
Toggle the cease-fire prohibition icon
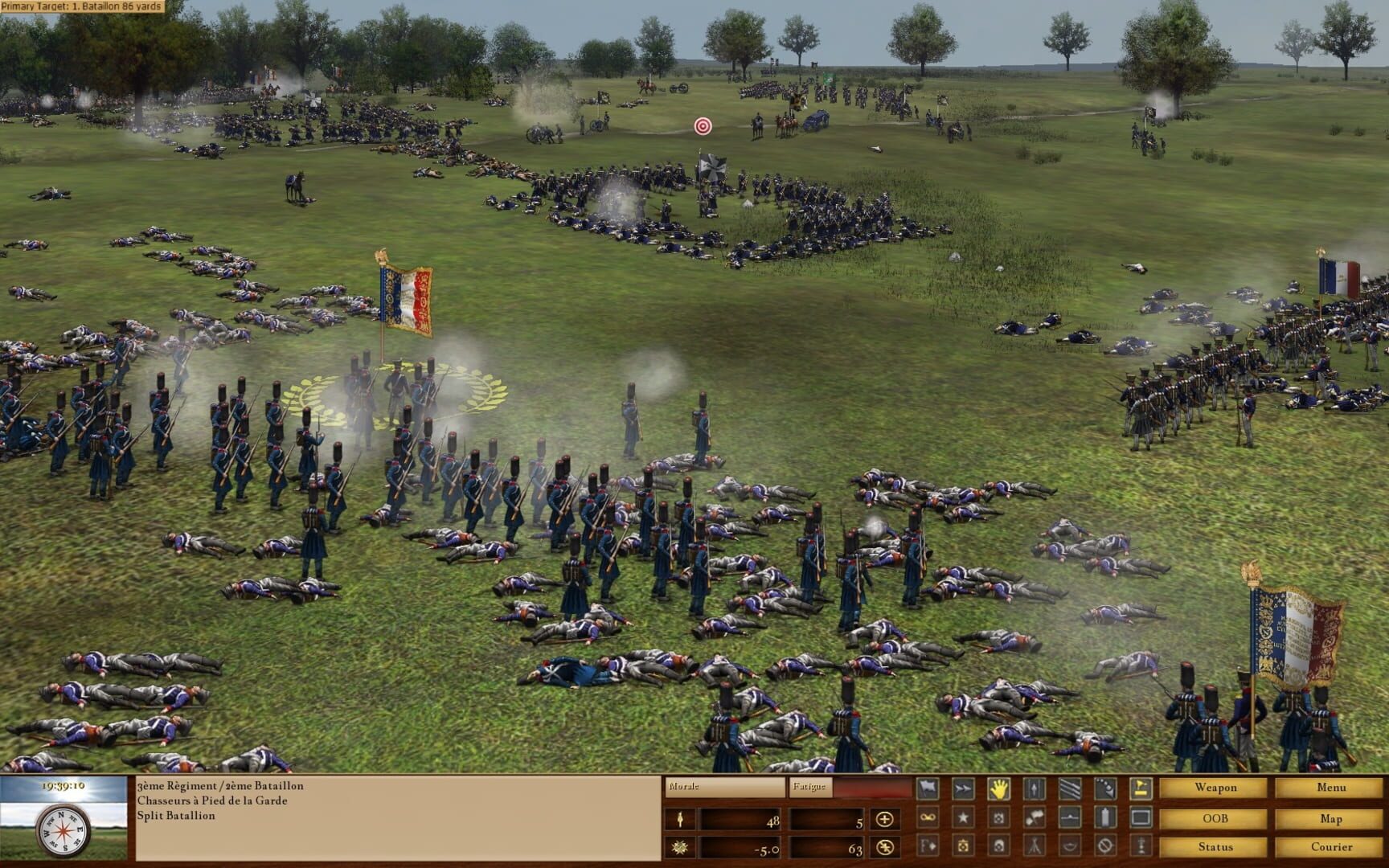(x=1105, y=847)
